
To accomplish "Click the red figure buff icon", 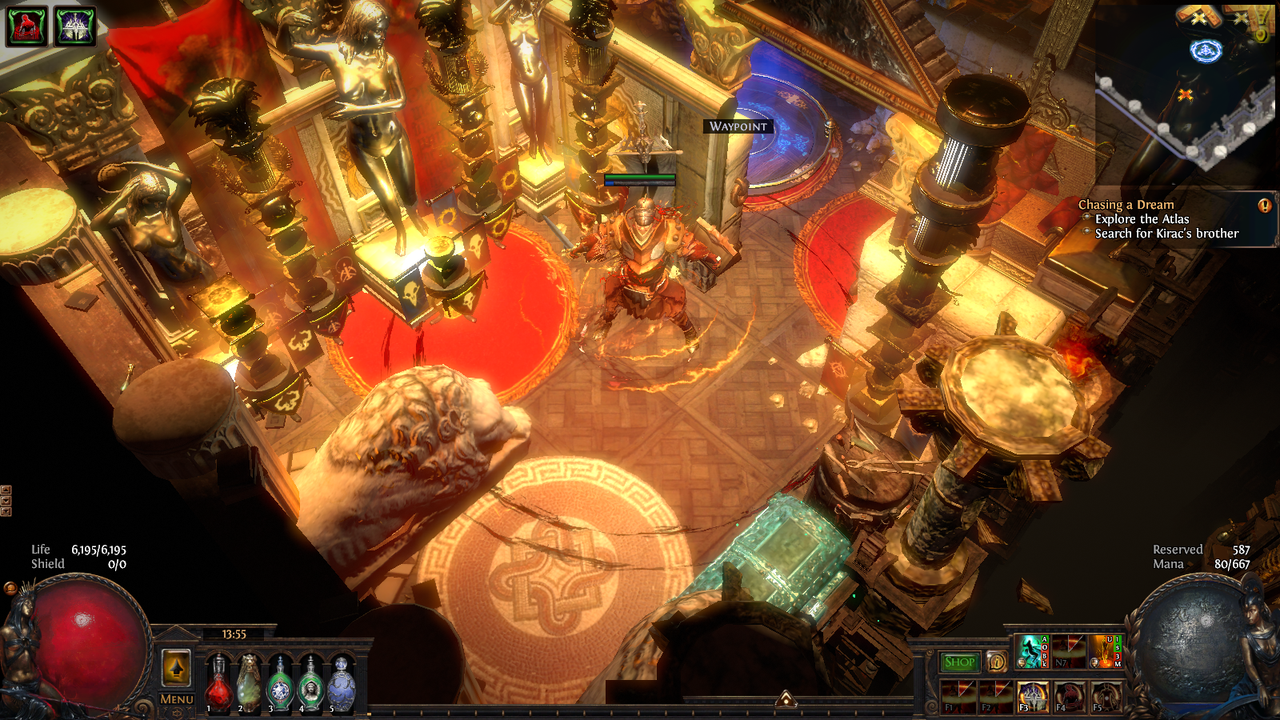I will coord(27,27).
